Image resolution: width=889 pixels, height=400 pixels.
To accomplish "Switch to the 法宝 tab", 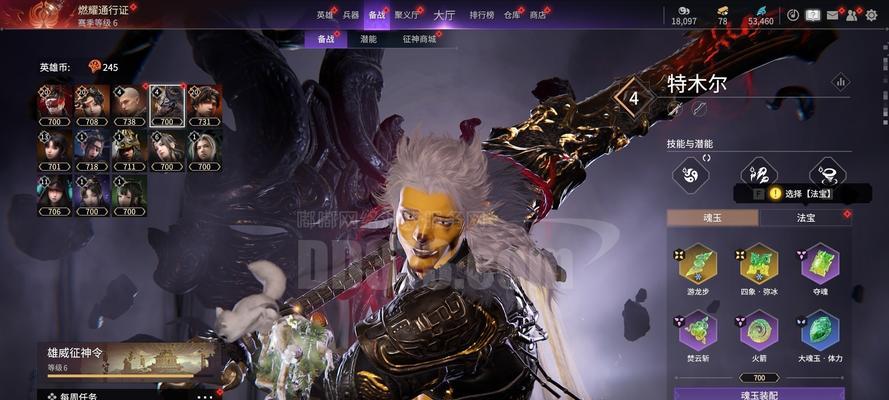I will pos(806,217).
